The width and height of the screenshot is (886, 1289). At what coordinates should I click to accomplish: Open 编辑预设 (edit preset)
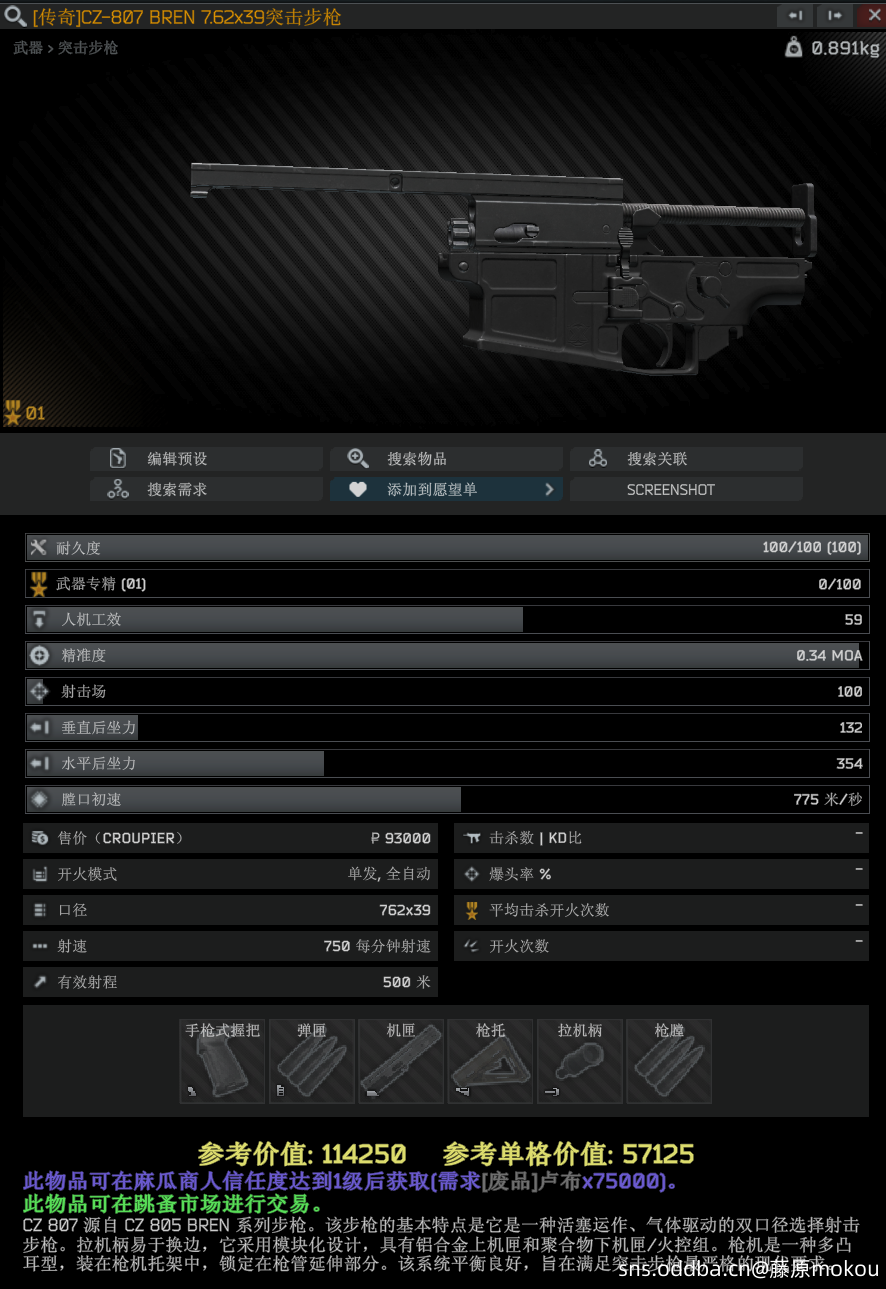coord(206,459)
